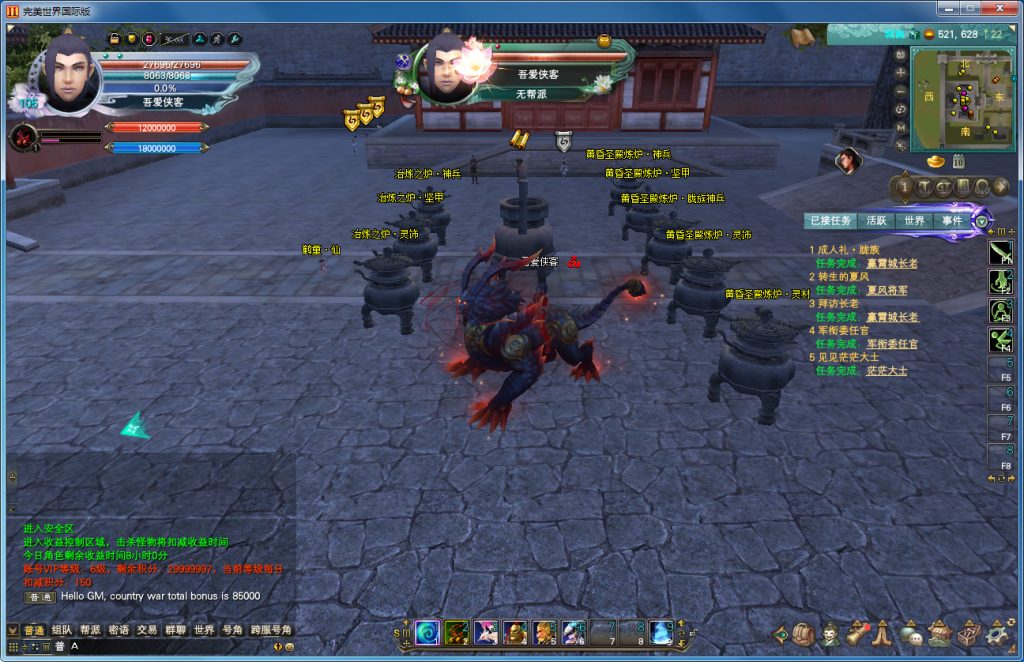1024x662 pixels.
Task: Use the blue flame skill in slot 9
Action: tap(661, 632)
